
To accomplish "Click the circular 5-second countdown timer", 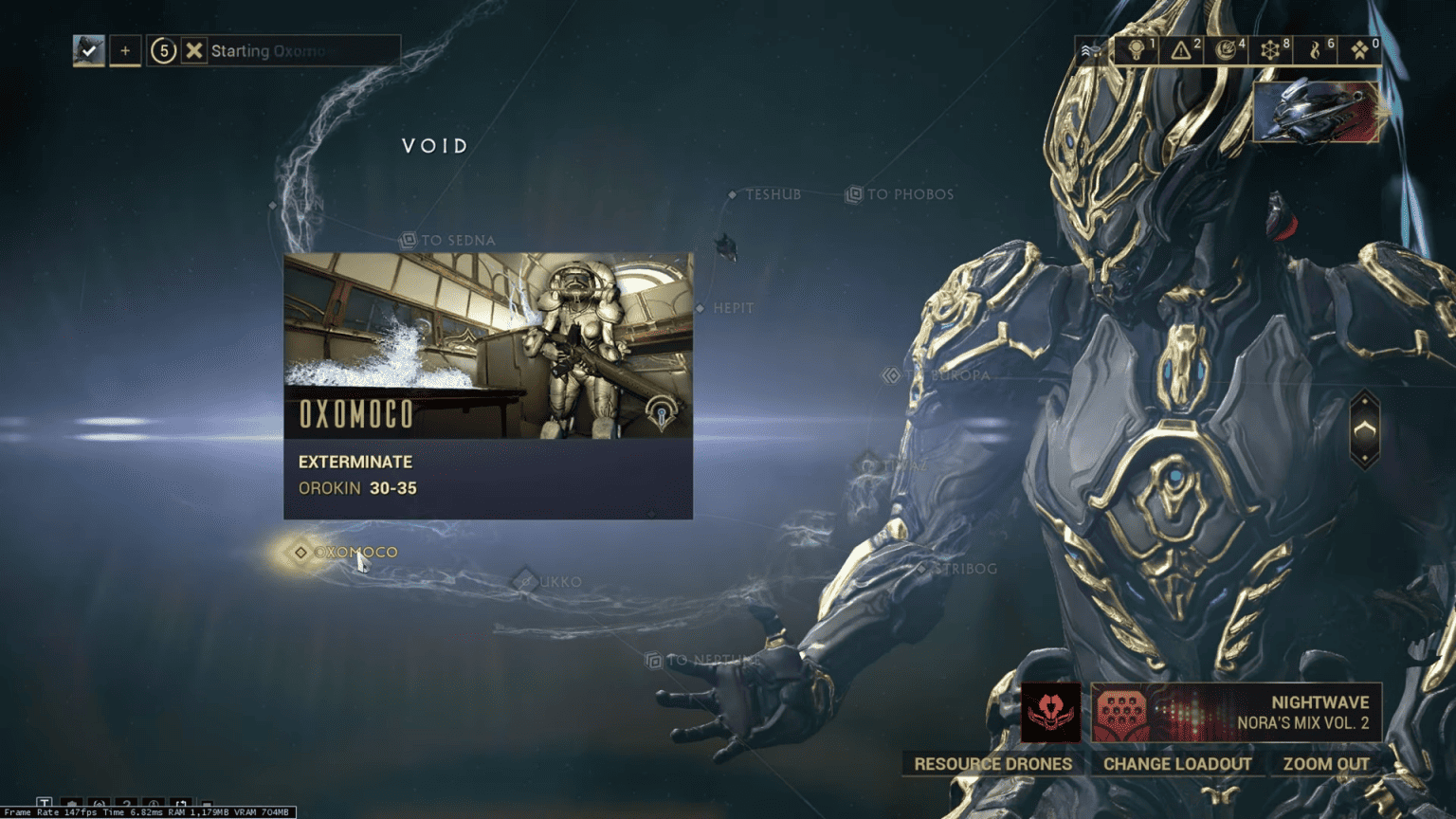I will click(163, 50).
